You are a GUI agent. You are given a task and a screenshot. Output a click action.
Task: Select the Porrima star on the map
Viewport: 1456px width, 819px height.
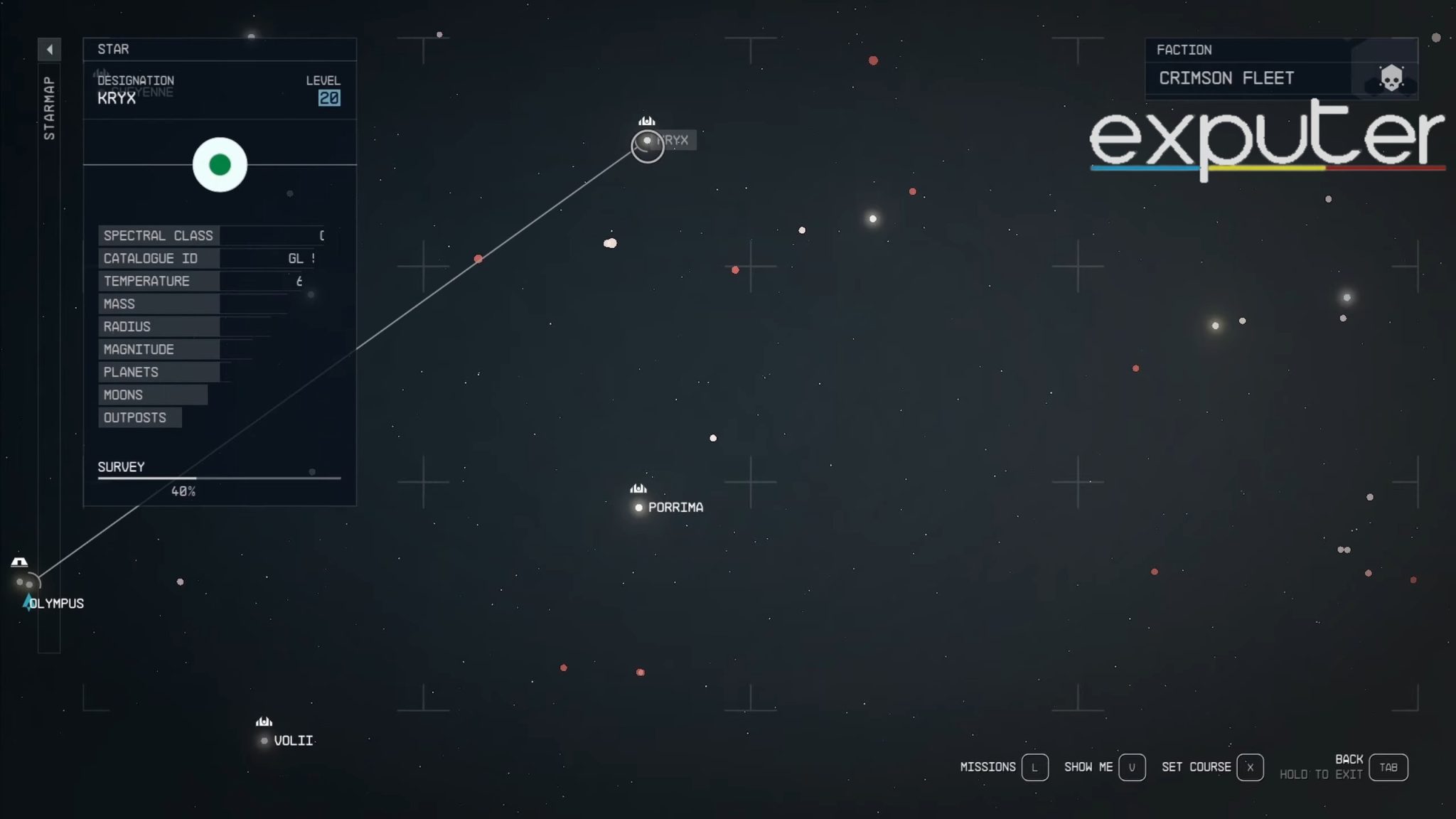[x=638, y=507]
